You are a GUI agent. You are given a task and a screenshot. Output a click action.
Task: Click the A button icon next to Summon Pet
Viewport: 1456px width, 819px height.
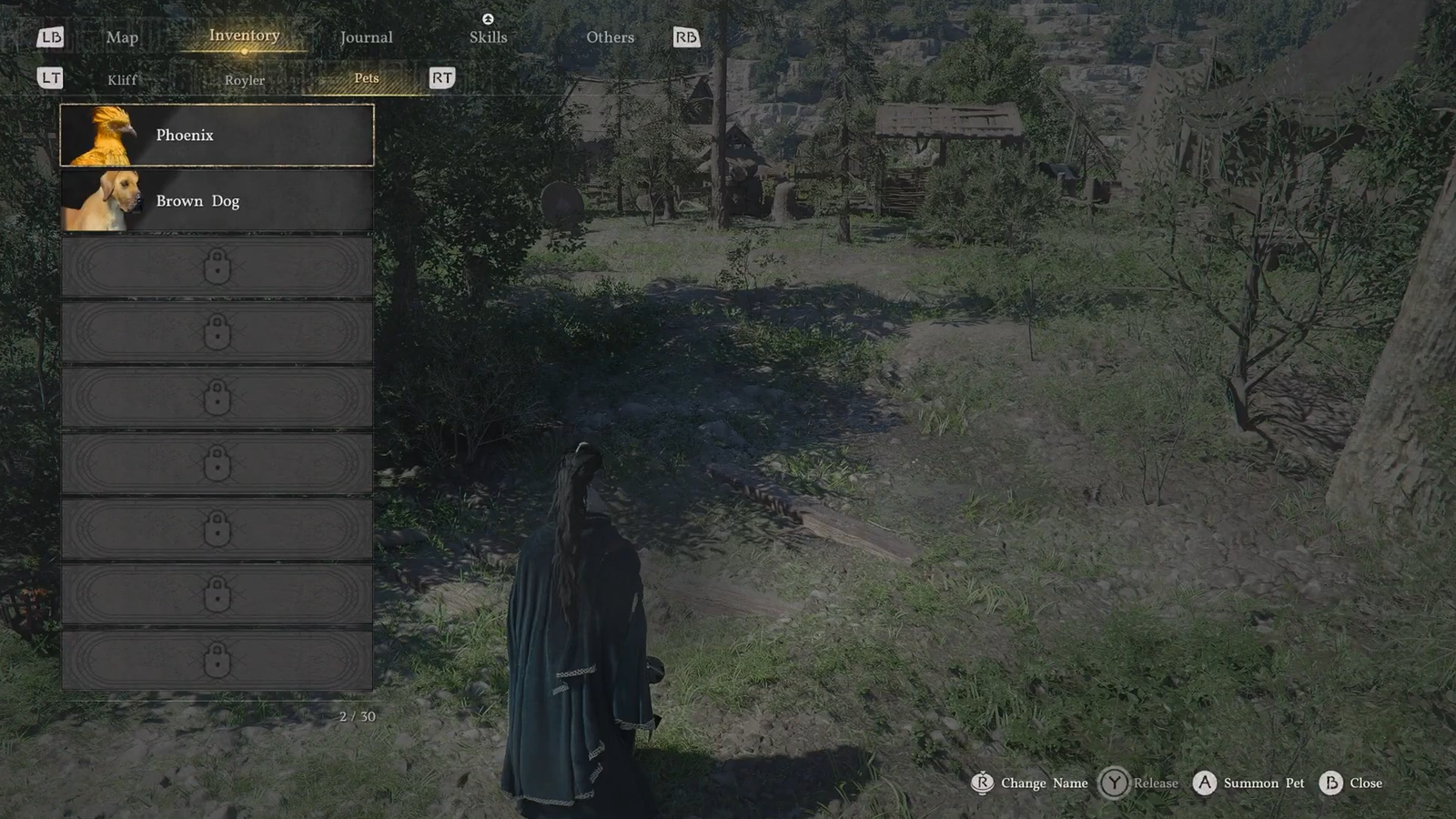pyautogui.click(x=1204, y=784)
